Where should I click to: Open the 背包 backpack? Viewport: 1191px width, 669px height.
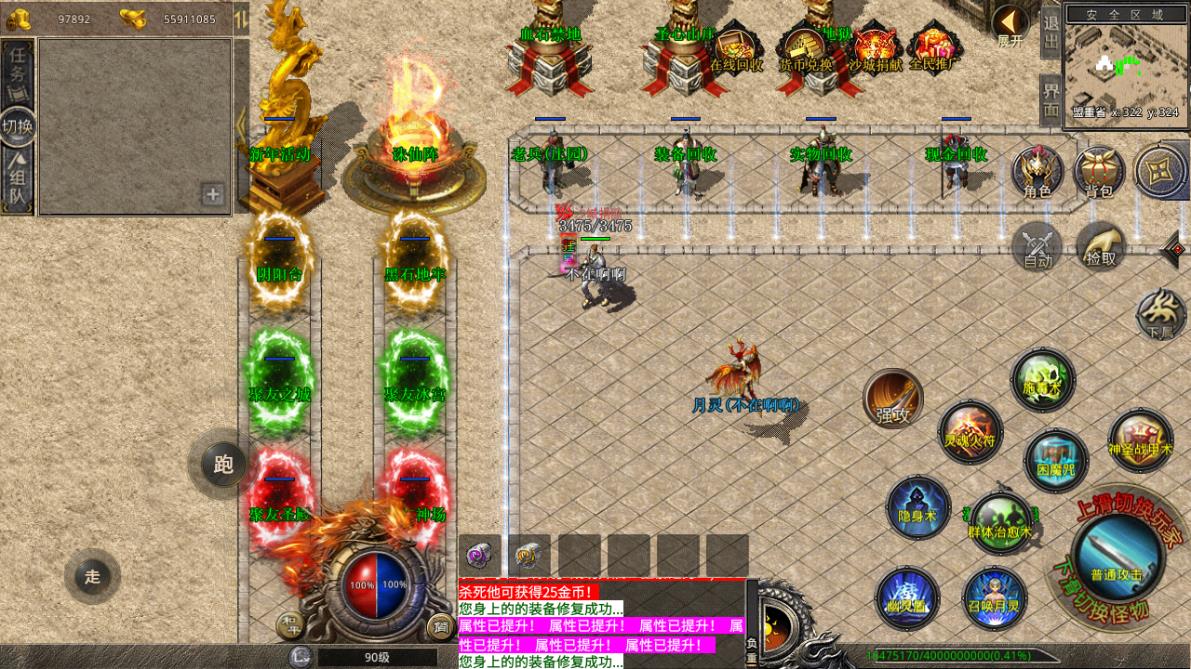click(x=1099, y=171)
